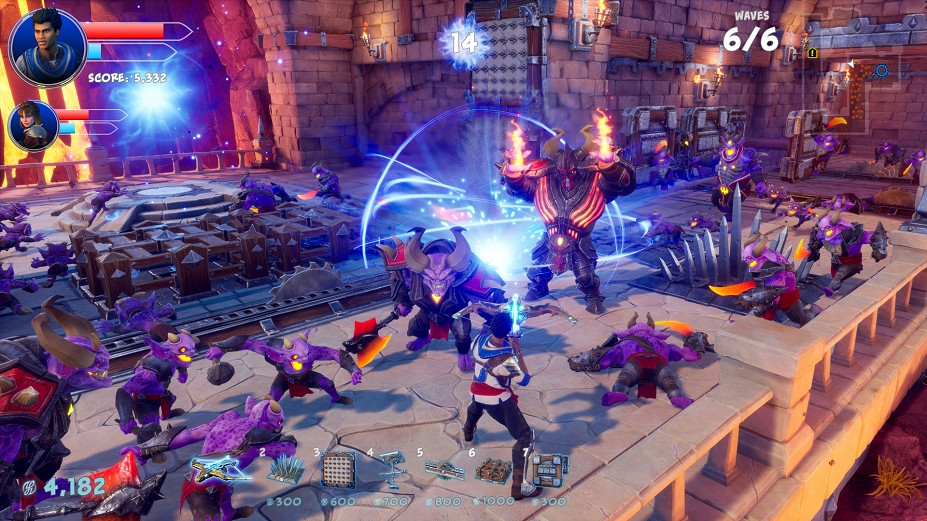The height and width of the screenshot is (521, 927).
Task: Click the yellow exclamation marker on minimap
Action: [813, 53]
